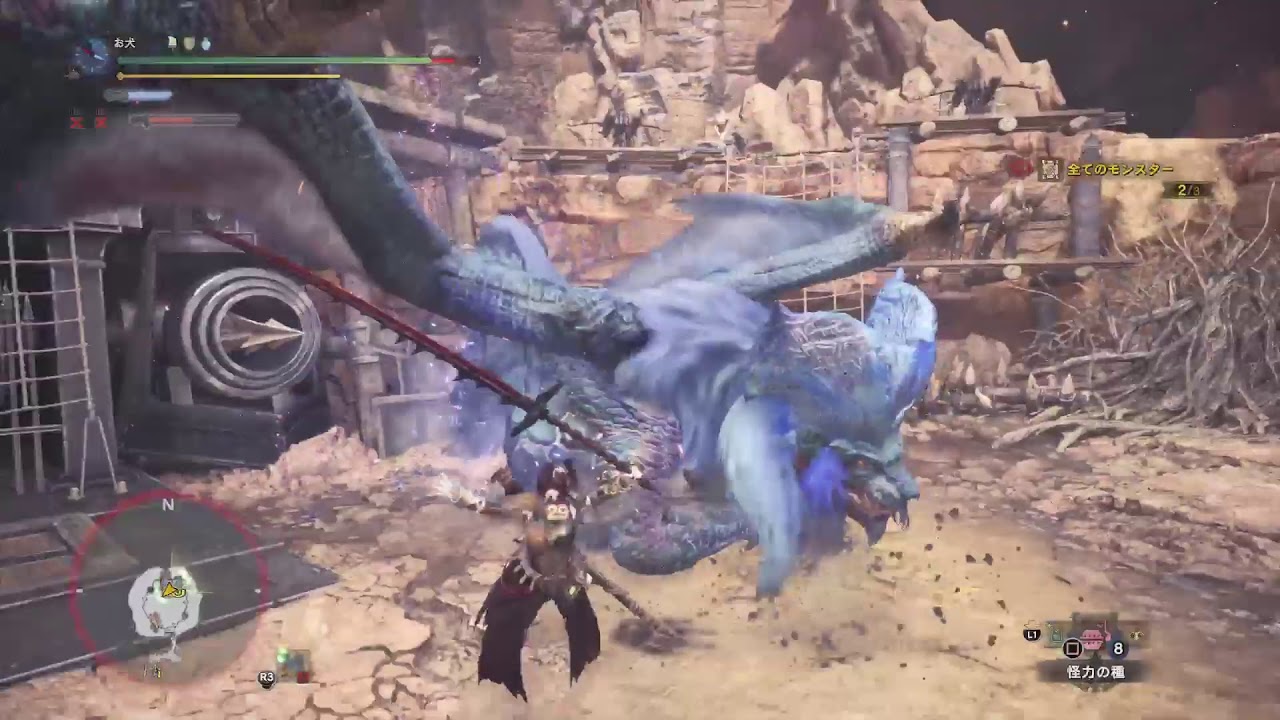Screen dimensions: 1280x720
Task: Click the palico icon marked with red X
Action: (76, 120)
